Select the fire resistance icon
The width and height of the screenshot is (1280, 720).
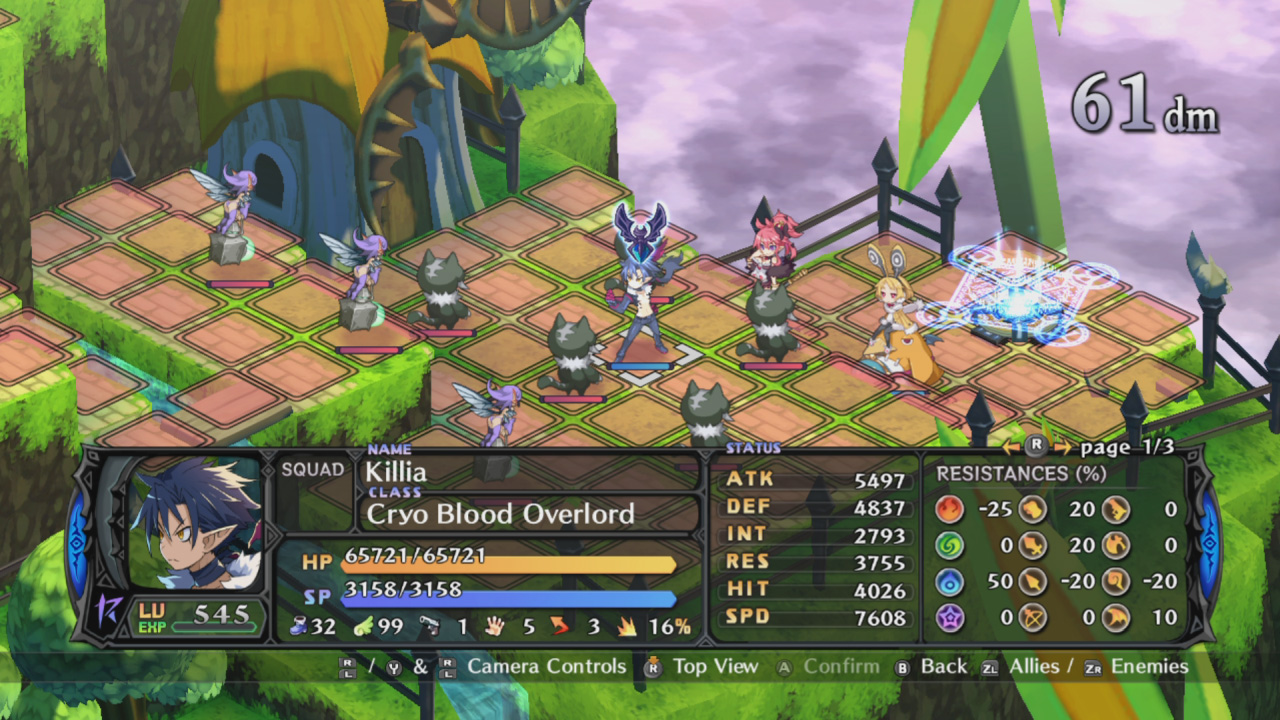[949, 509]
